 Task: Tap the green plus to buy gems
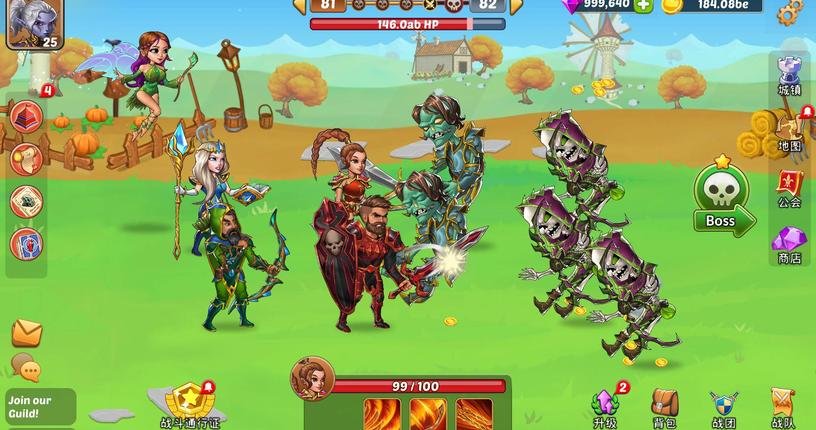pyautogui.click(x=643, y=5)
